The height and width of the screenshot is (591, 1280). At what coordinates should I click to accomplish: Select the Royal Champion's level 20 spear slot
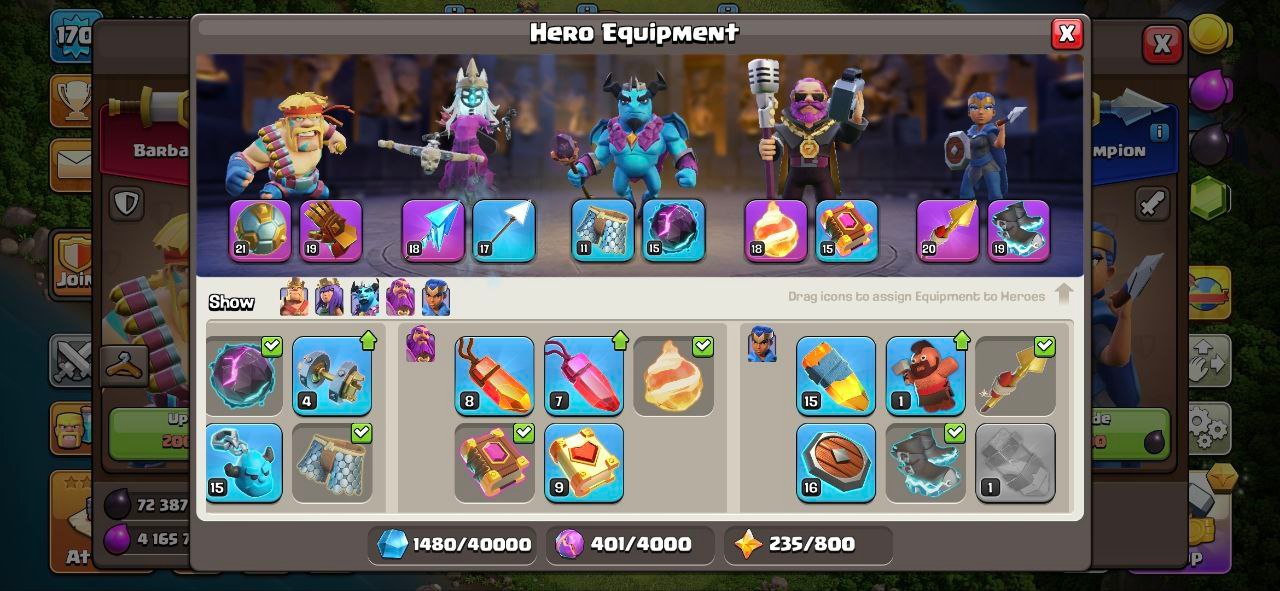coord(948,231)
